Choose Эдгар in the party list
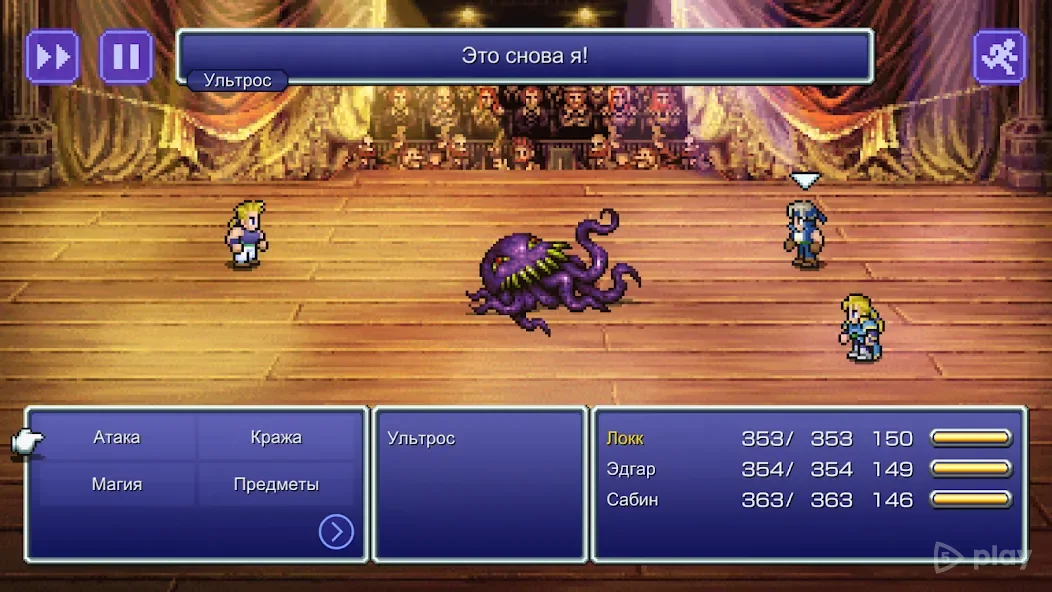The image size is (1052, 592). pyautogui.click(x=630, y=469)
